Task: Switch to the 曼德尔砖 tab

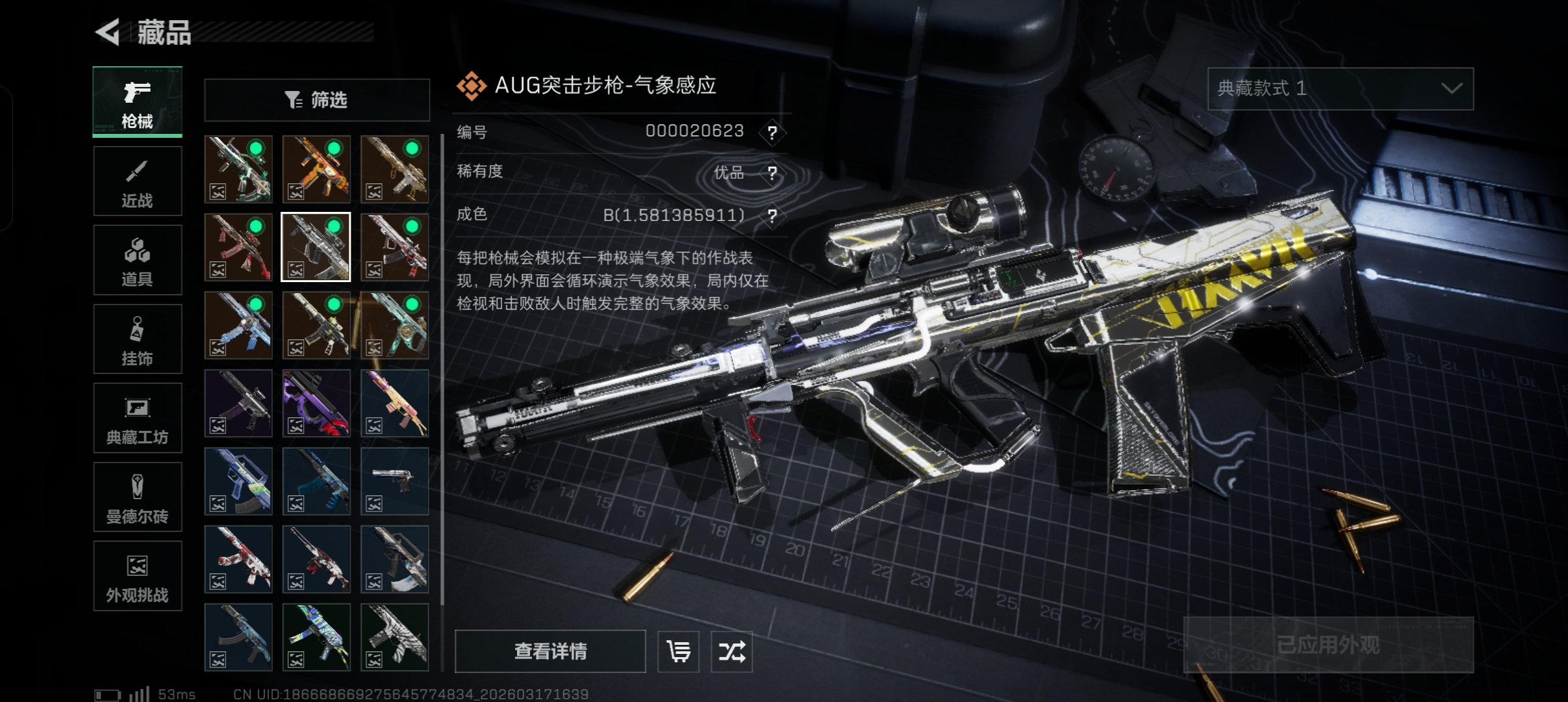Action: pyautogui.click(x=137, y=497)
